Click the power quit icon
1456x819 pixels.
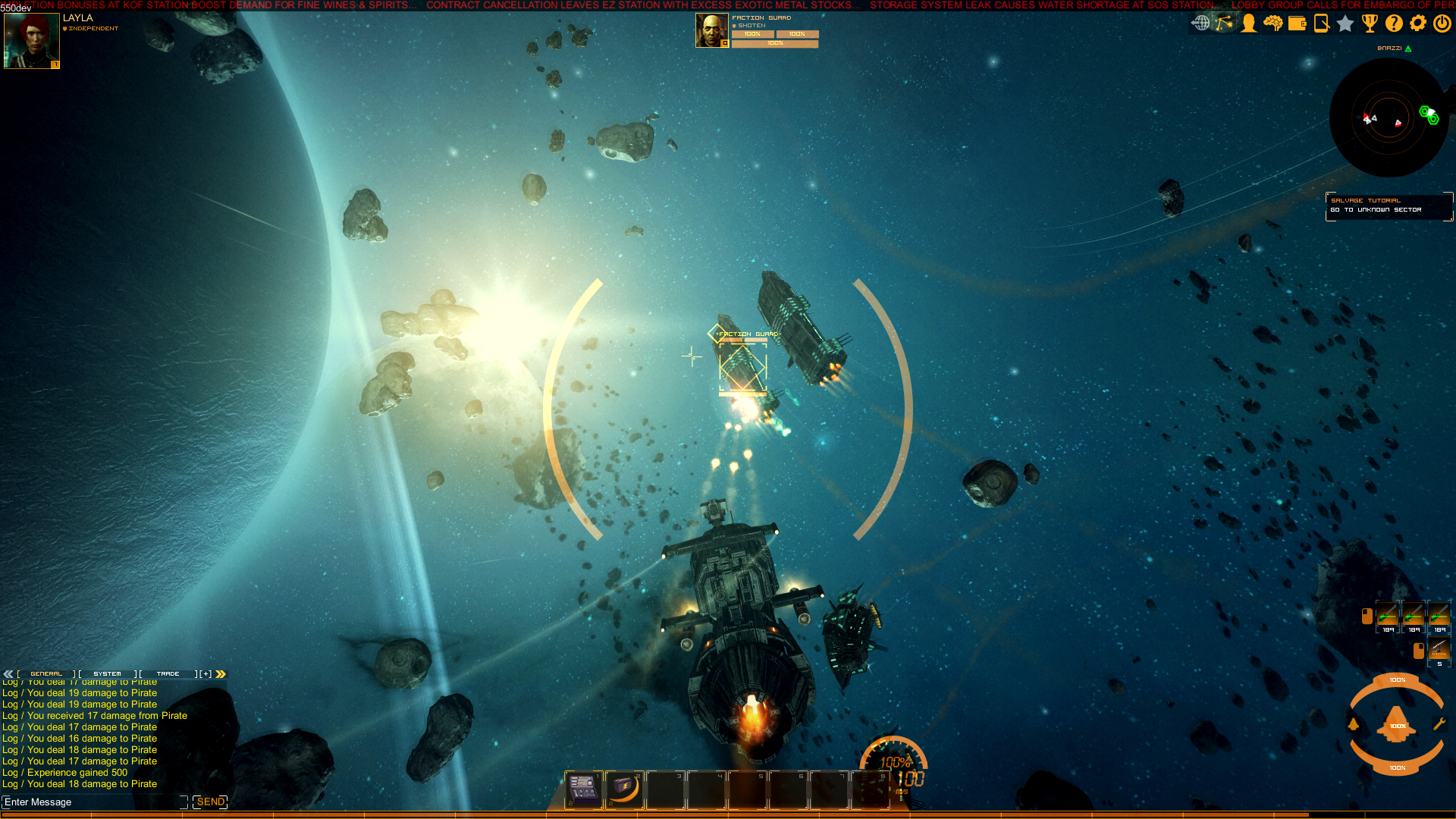(1442, 24)
